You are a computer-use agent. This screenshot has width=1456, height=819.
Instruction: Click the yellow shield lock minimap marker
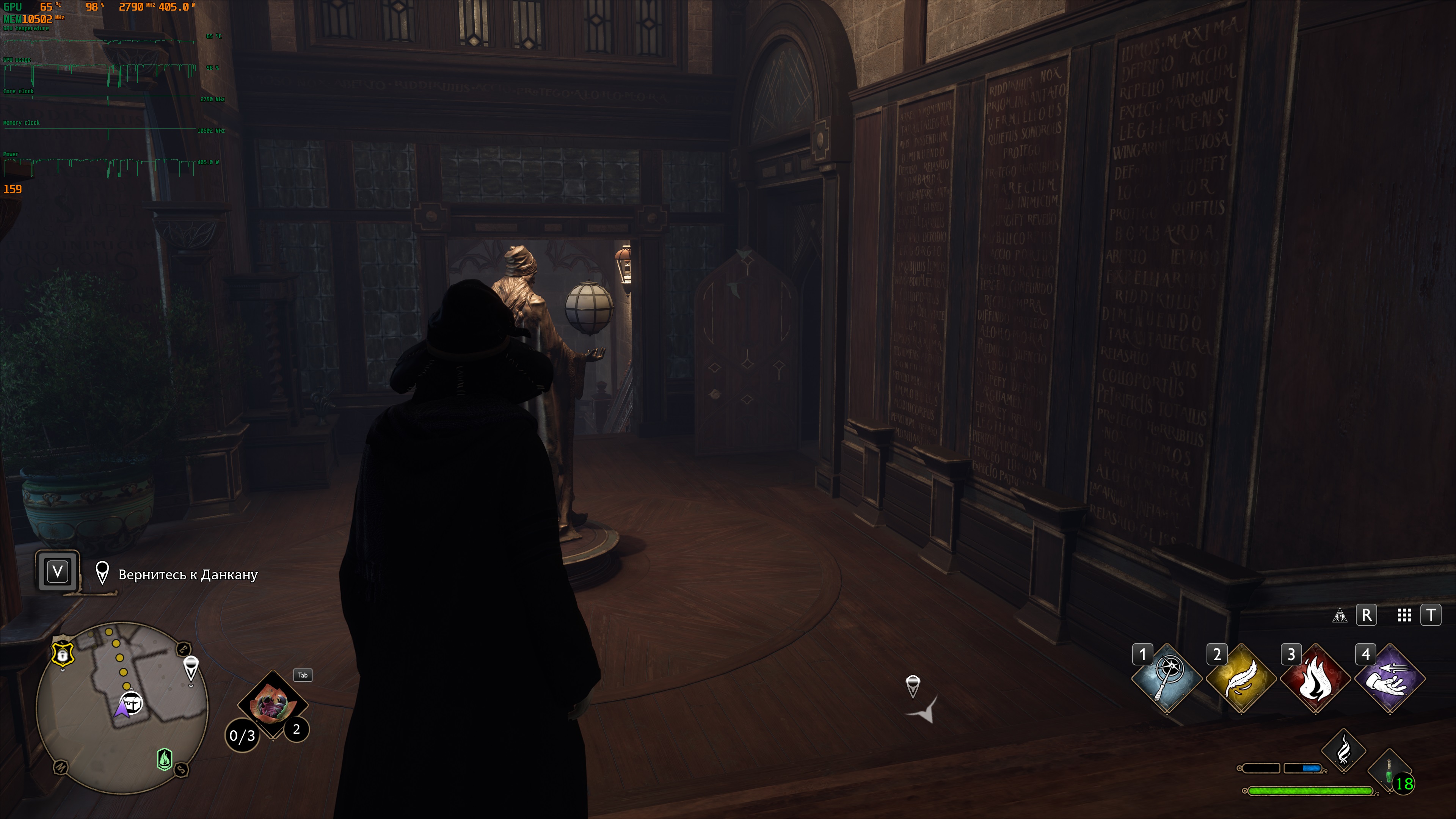pyautogui.click(x=63, y=654)
